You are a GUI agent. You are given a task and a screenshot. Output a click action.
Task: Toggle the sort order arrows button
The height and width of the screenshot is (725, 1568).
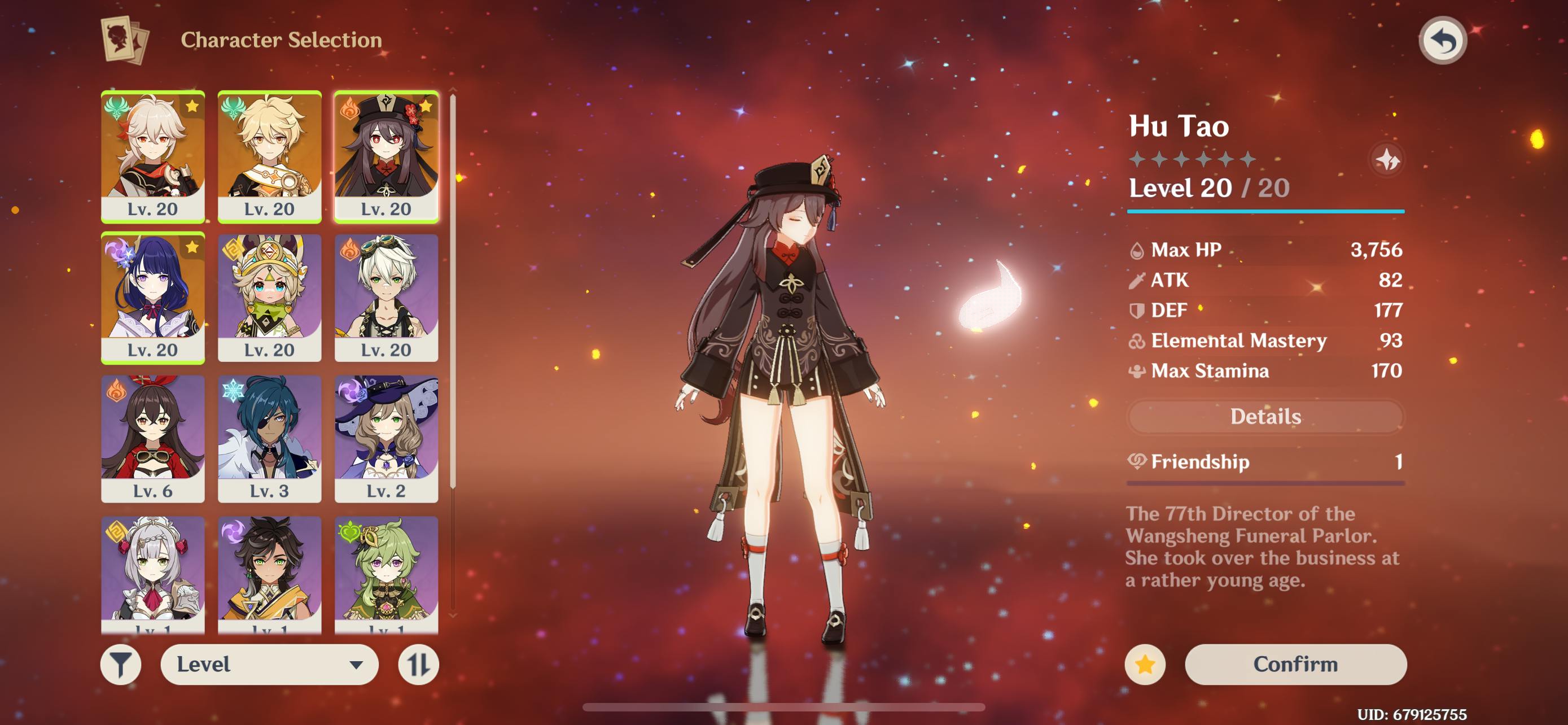(418, 664)
